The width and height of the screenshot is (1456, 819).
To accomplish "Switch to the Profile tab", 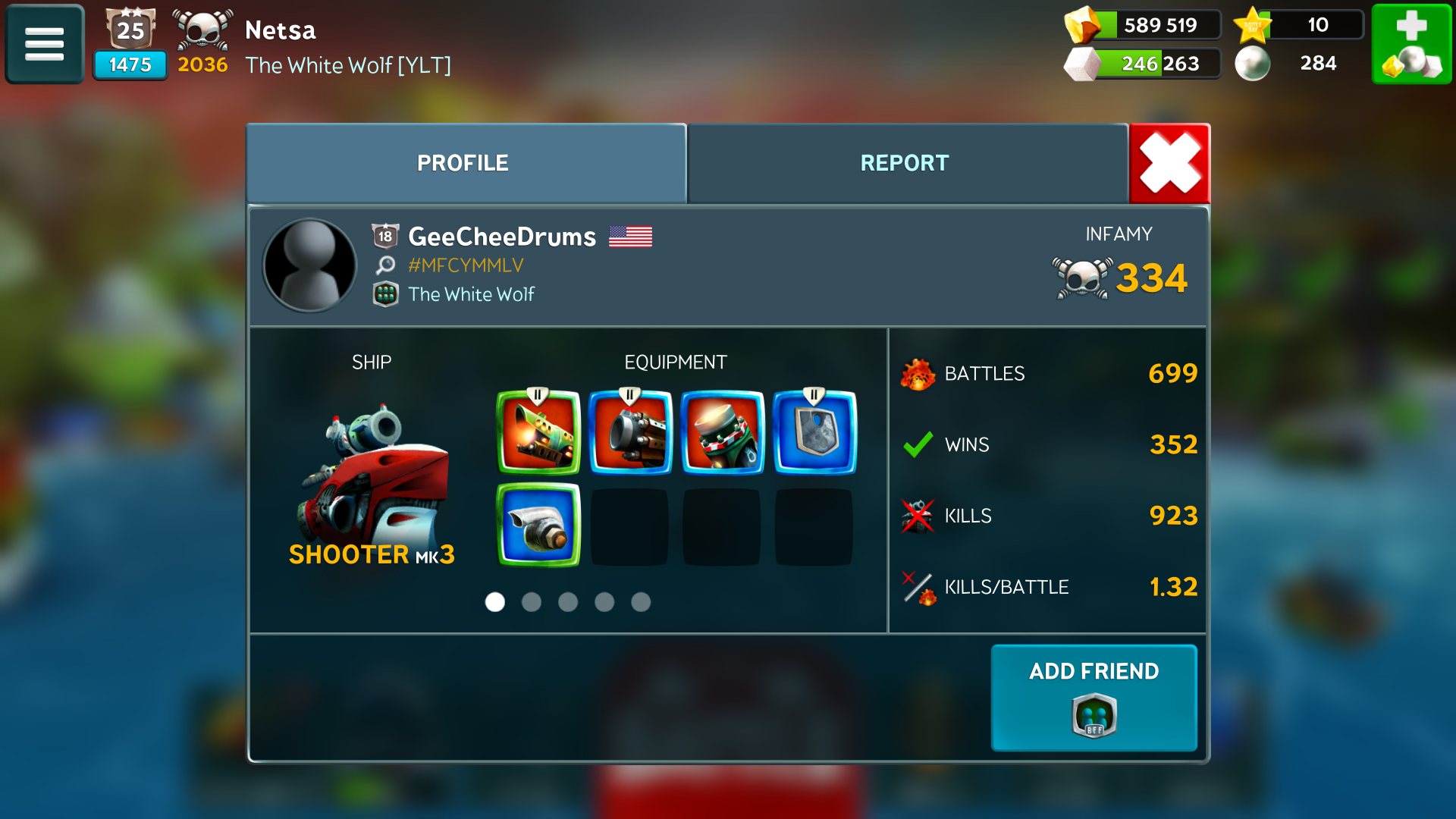I will (466, 163).
